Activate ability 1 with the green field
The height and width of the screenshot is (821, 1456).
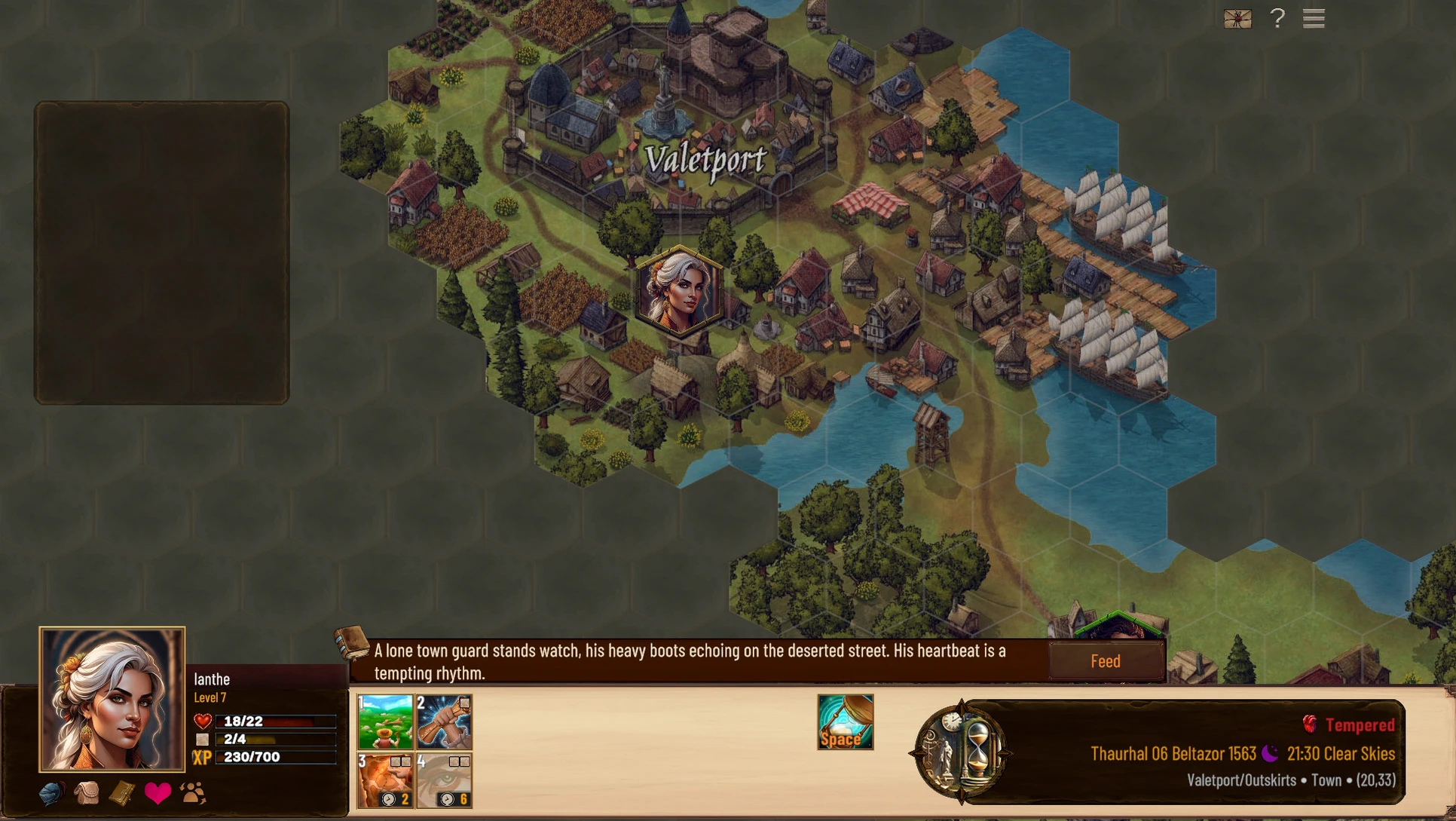click(385, 721)
